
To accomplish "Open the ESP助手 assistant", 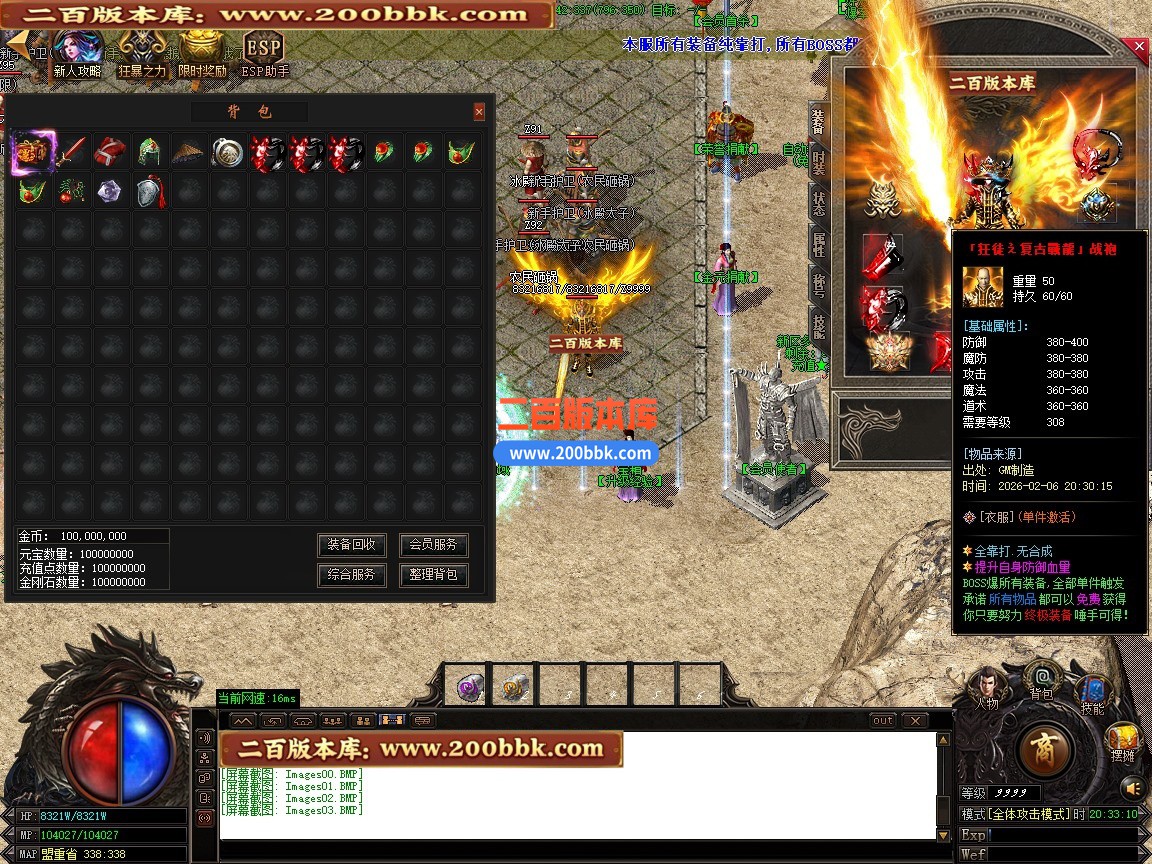I will (x=264, y=52).
